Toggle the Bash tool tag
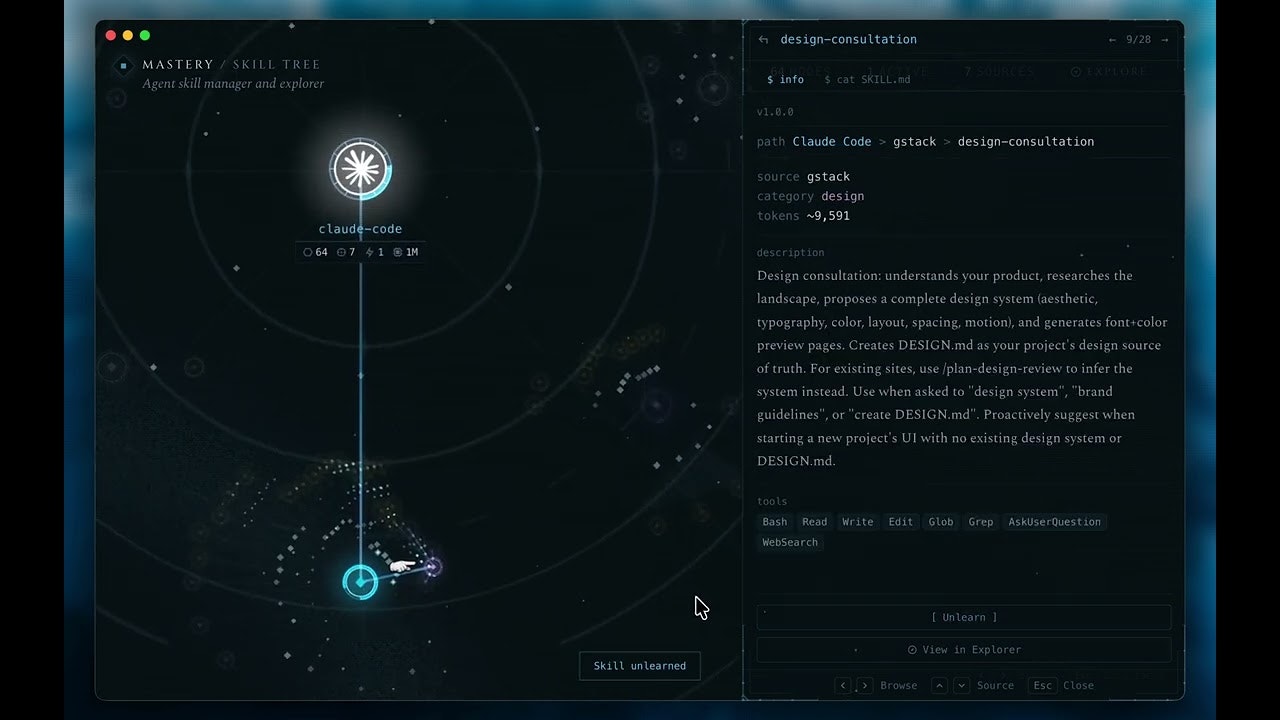 click(x=774, y=521)
